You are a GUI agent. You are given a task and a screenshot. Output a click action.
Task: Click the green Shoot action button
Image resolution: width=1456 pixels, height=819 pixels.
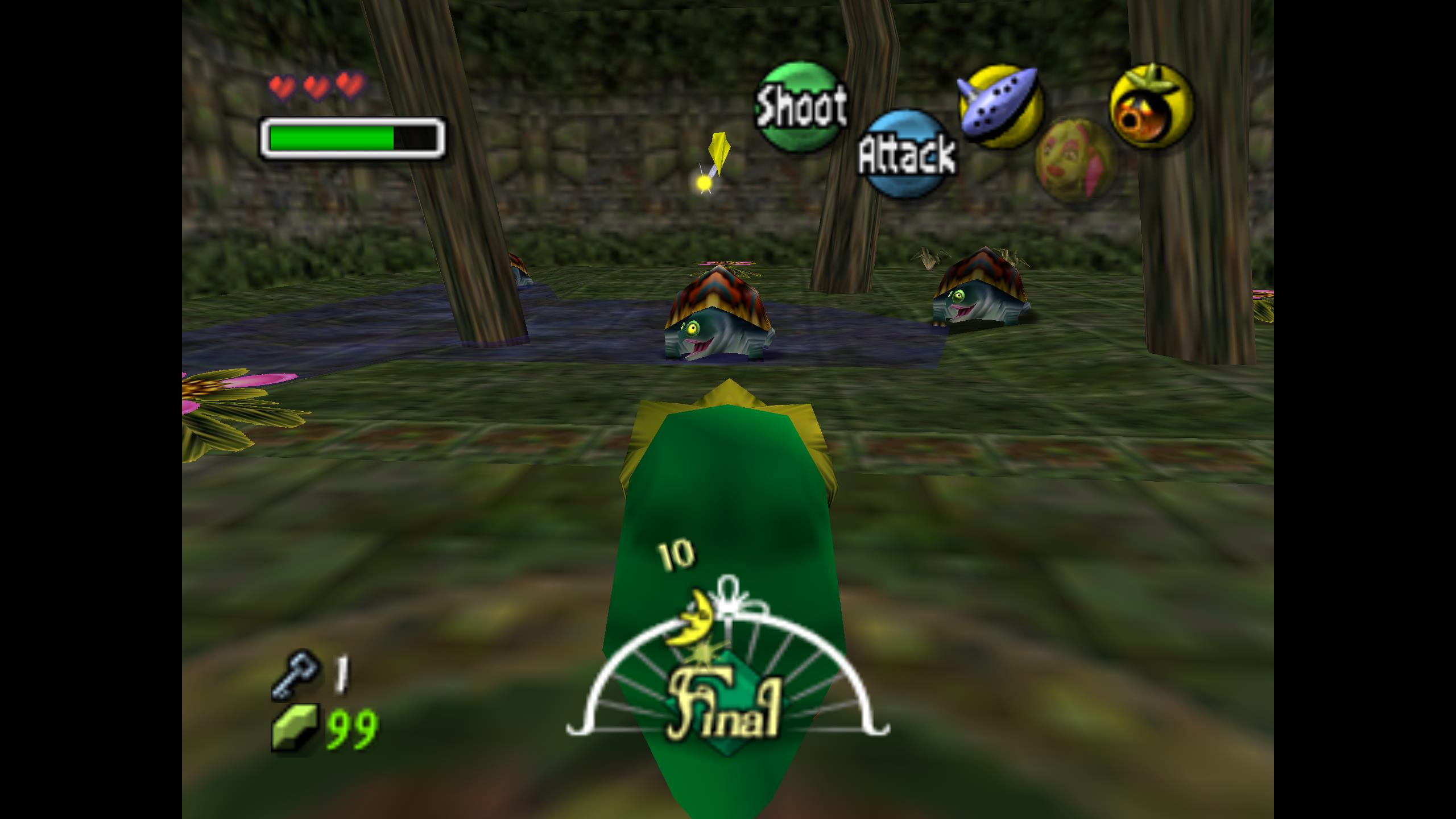[801, 106]
